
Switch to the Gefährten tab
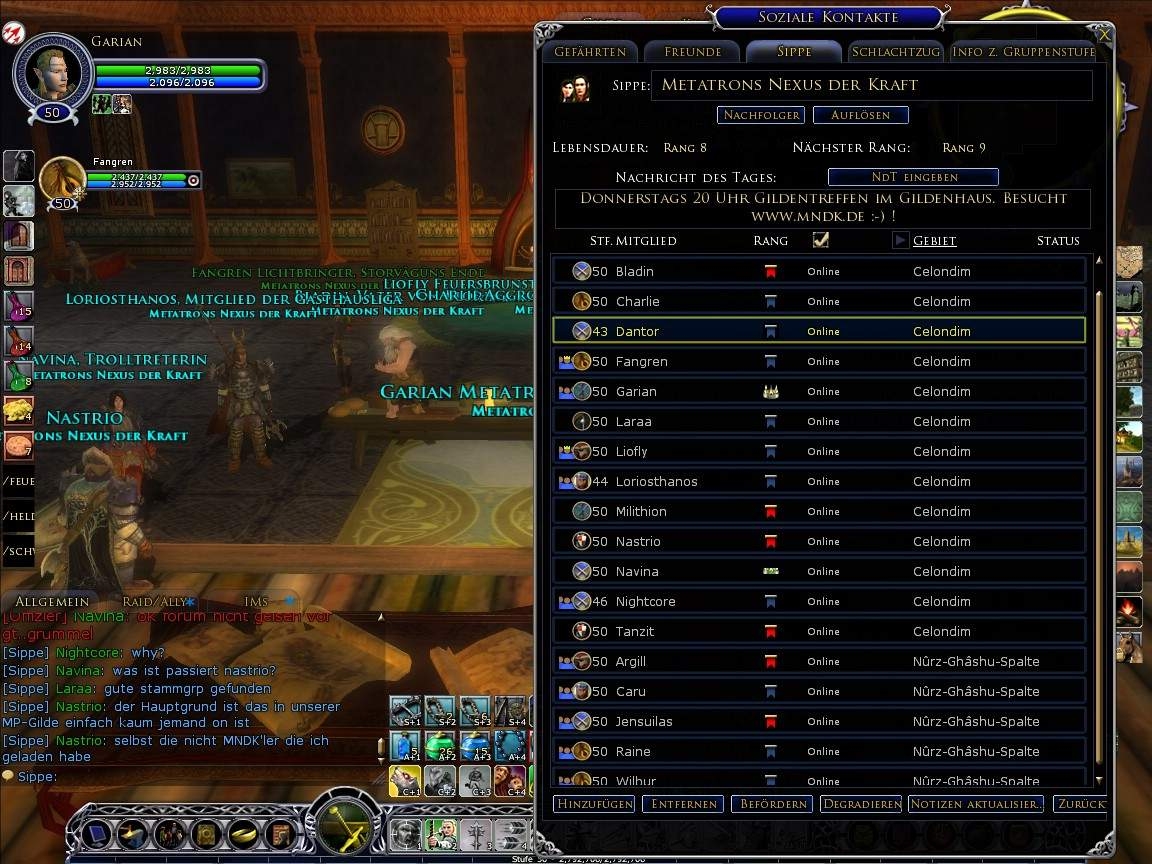(590, 52)
